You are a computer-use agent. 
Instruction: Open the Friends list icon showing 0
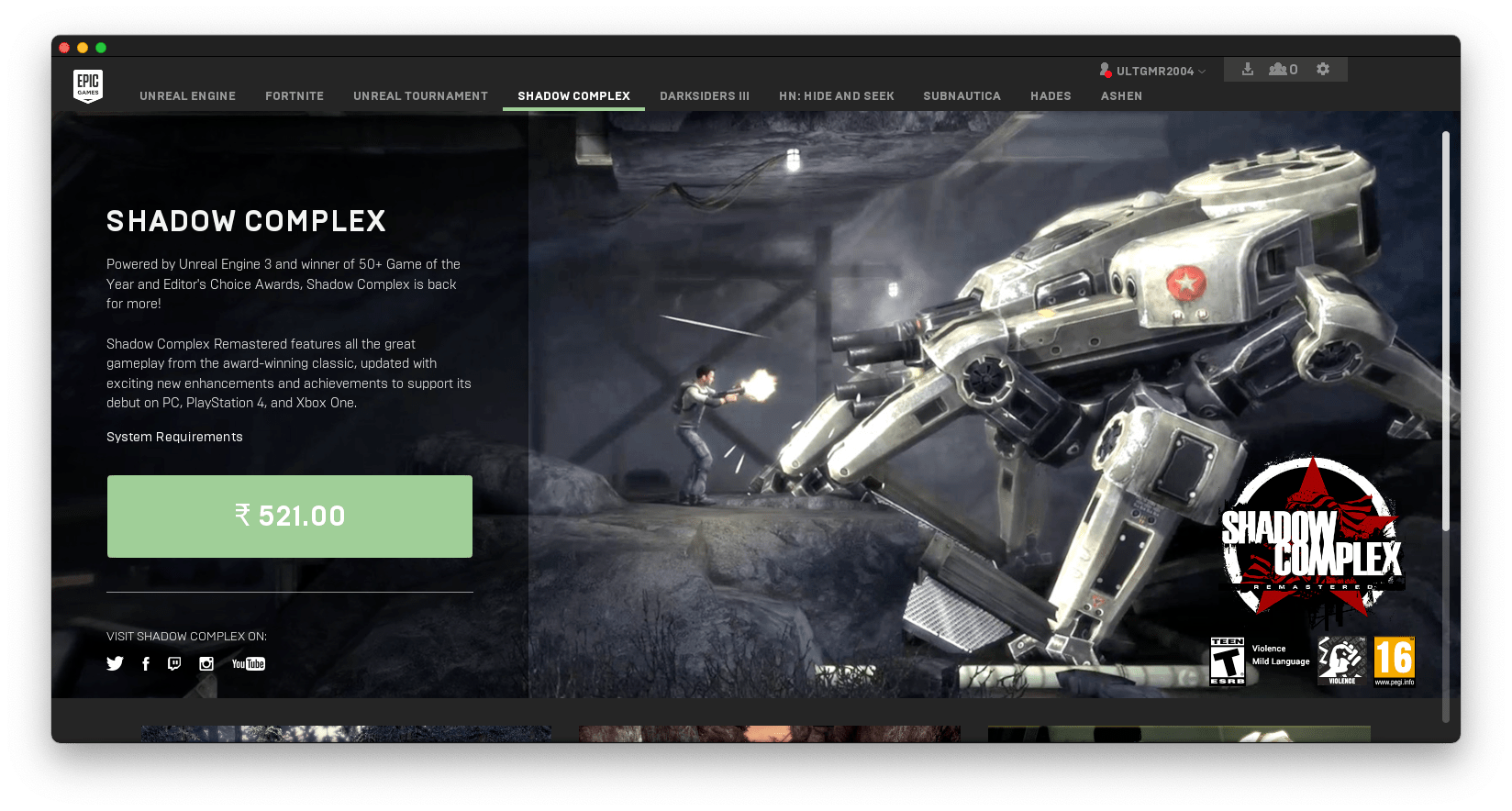coord(1282,69)
